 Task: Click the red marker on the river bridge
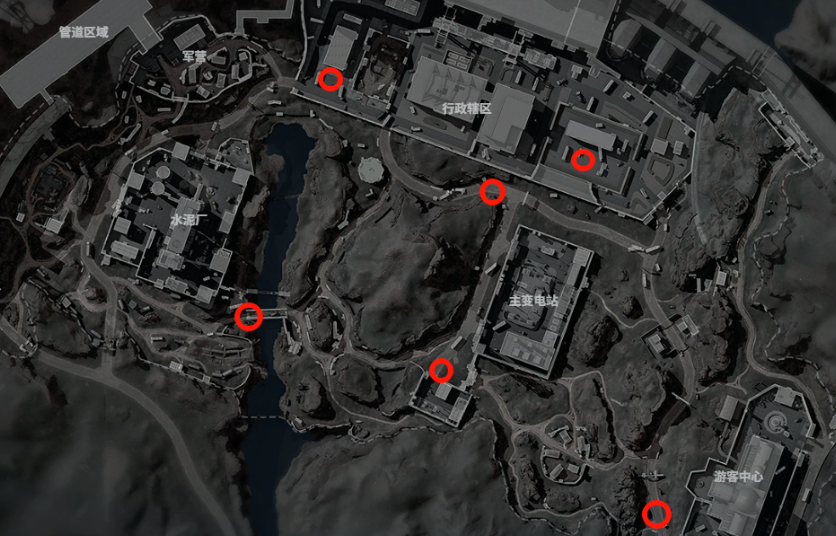[x=248, y=317]
